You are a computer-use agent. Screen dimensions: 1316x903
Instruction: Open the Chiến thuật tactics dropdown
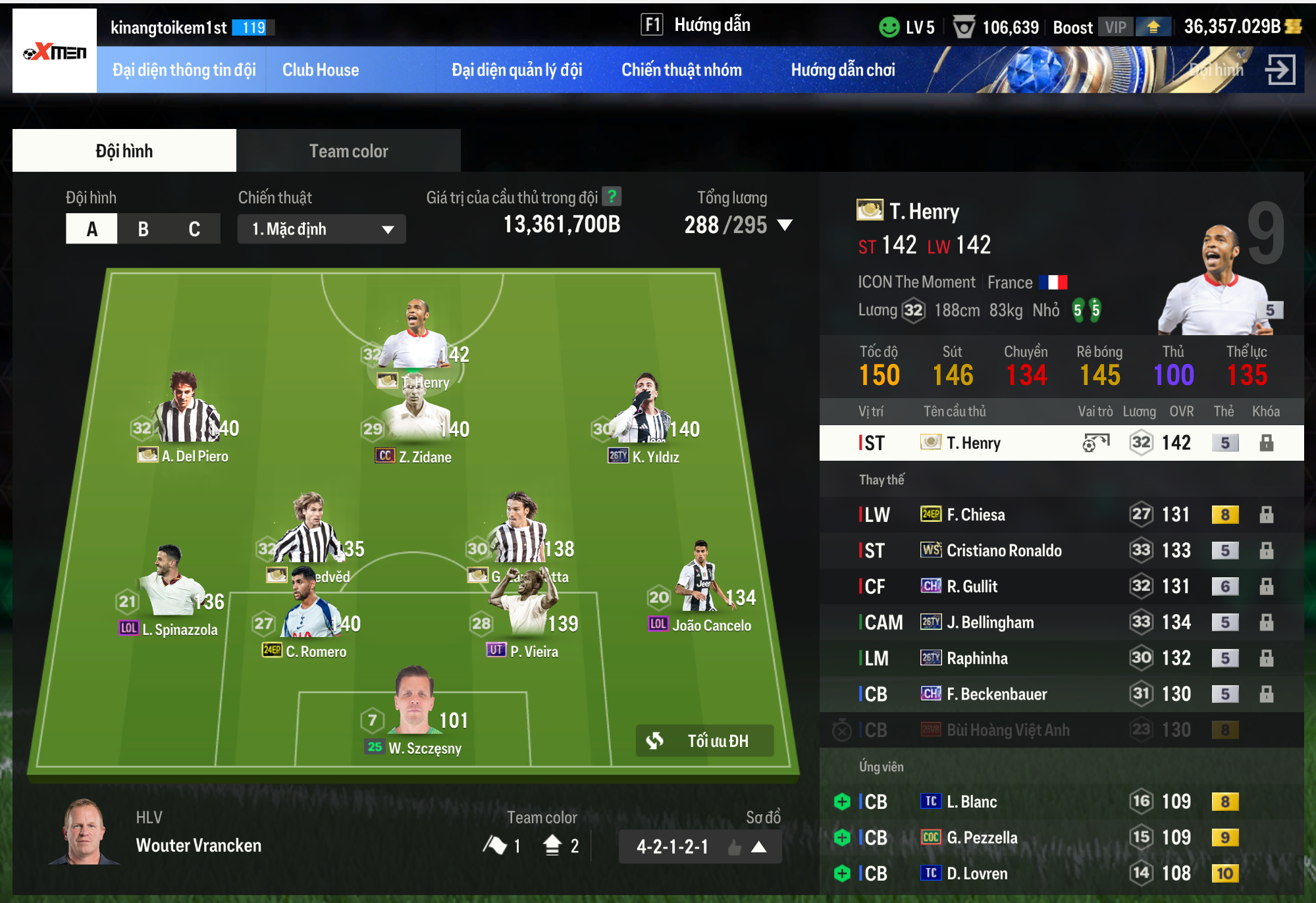pos(321,229)
